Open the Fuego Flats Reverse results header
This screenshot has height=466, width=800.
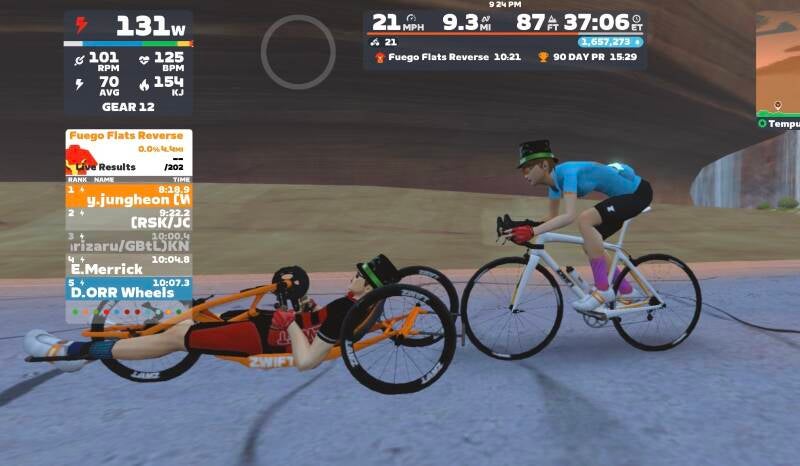(x=128, y=136)
